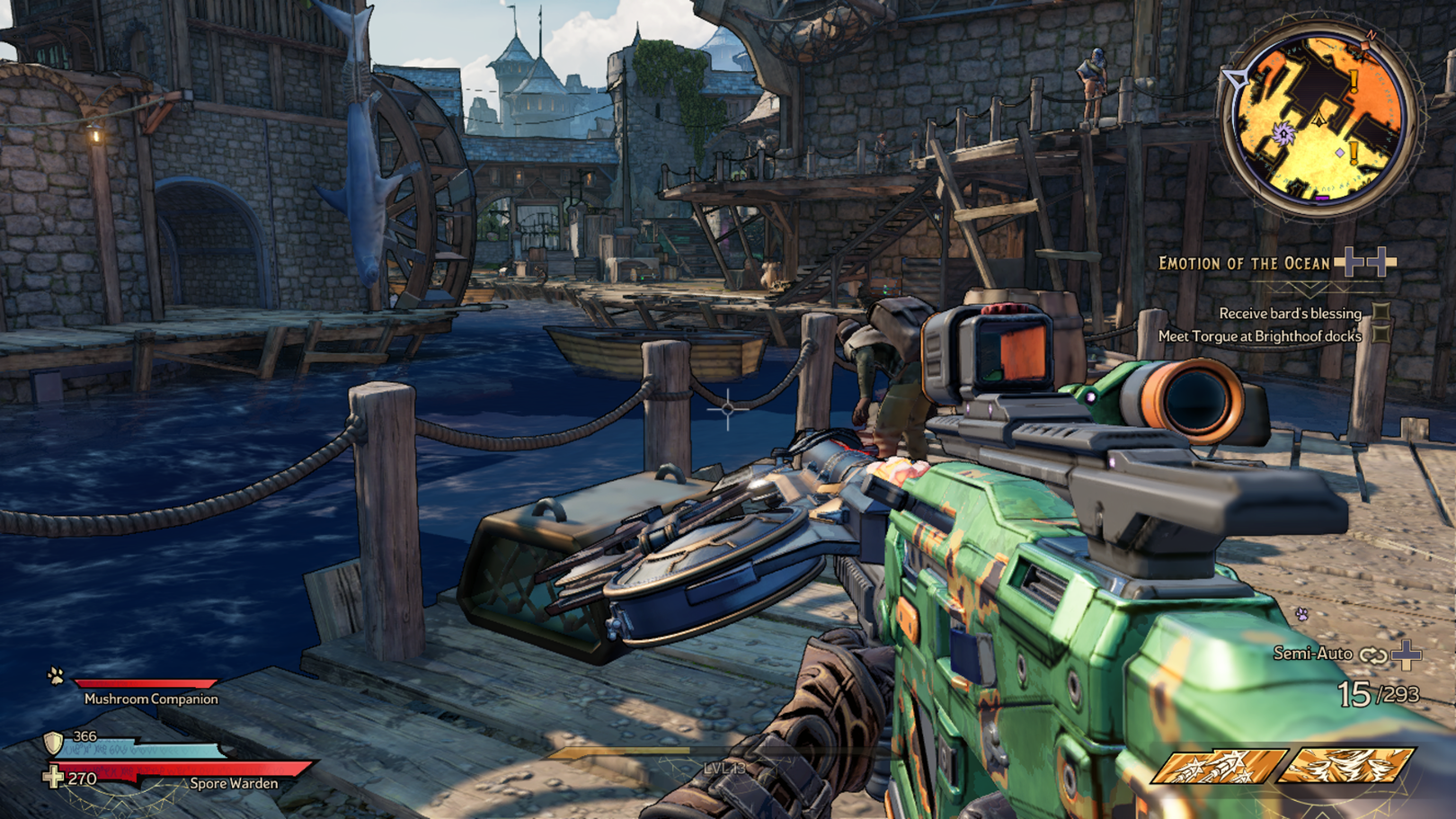The height and width of the screenshot is (819, 1456).
Task: Click the Mushroom Companion paw icon
Action: (56, 676)
